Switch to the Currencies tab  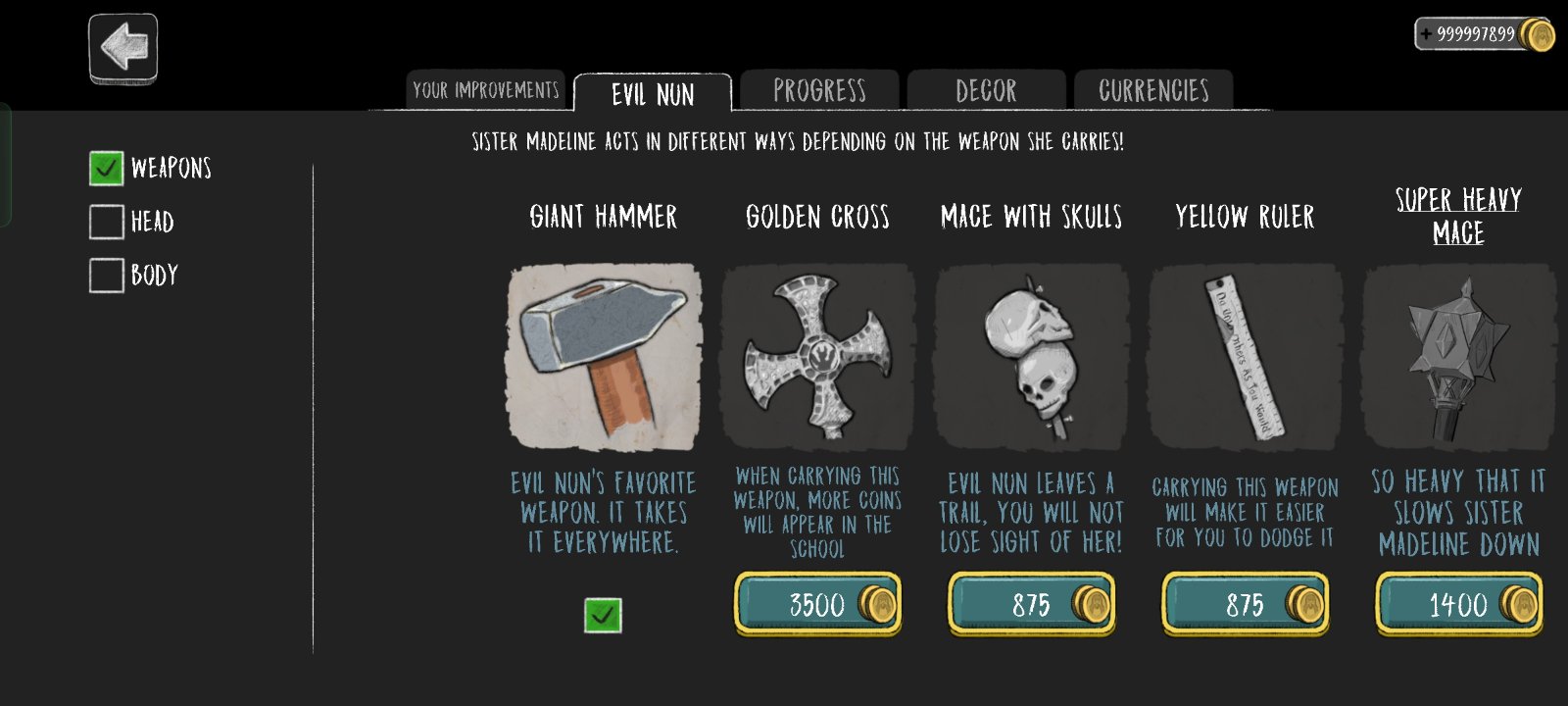(x=1153, y=91)
